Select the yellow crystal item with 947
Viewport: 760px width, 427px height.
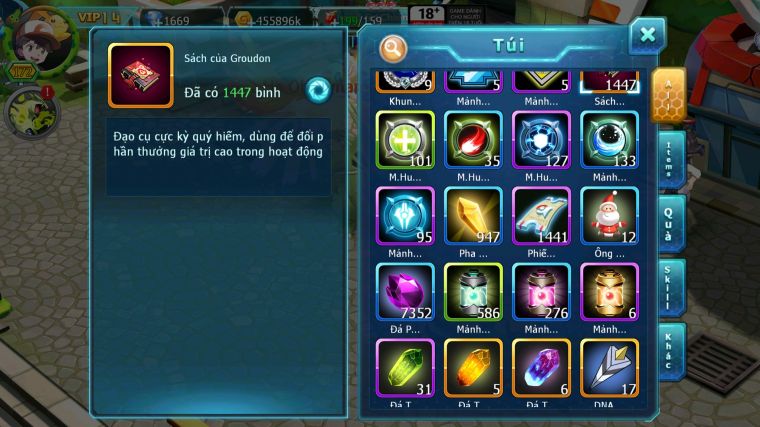pyautogui.click(x=473, y=216)
